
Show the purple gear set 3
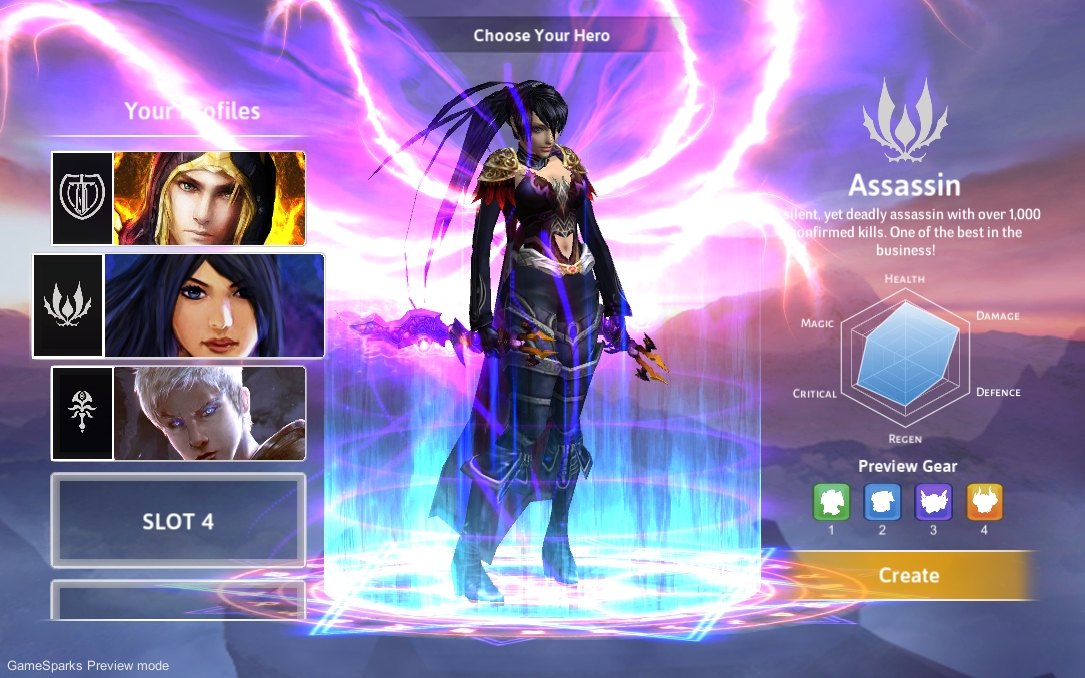coord(933,502)
